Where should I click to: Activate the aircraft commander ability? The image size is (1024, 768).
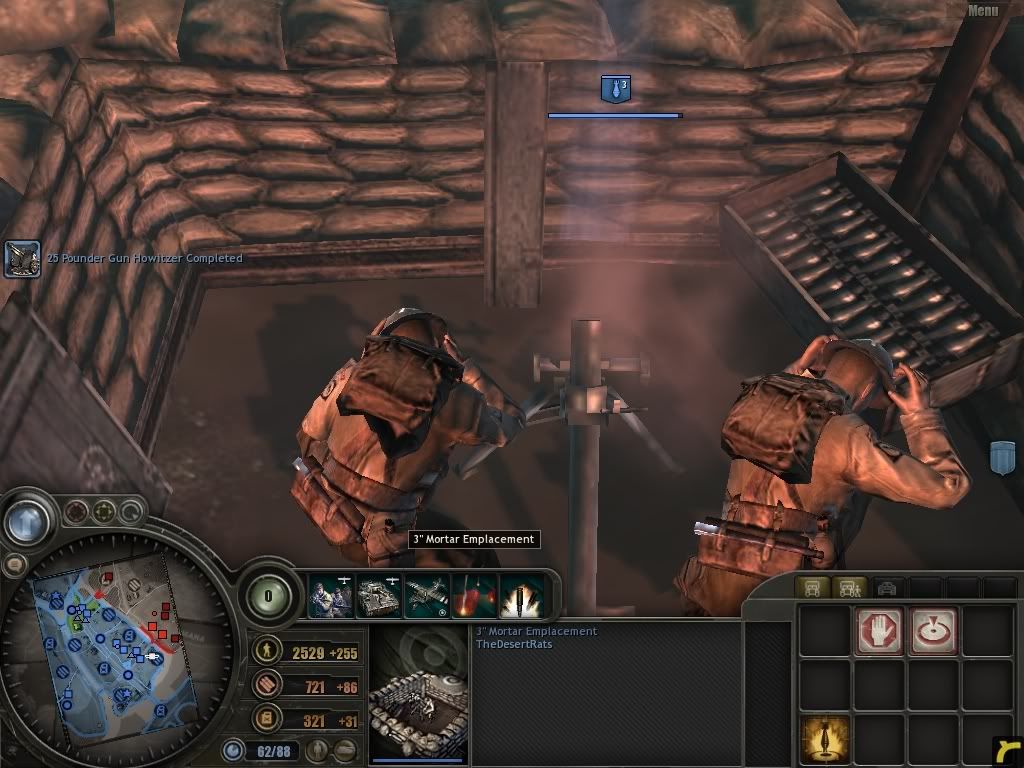tap(426, 597)
